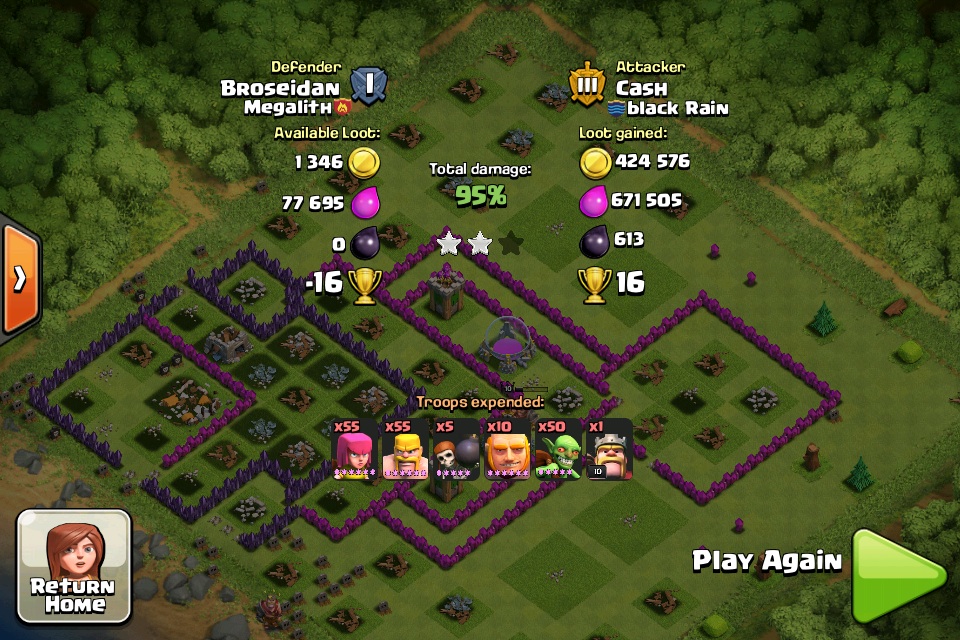The width and height of the screenshot is (960, 640).
Task: Choose the Wall Breaker troop card
Action: click(x=456, y=449)
